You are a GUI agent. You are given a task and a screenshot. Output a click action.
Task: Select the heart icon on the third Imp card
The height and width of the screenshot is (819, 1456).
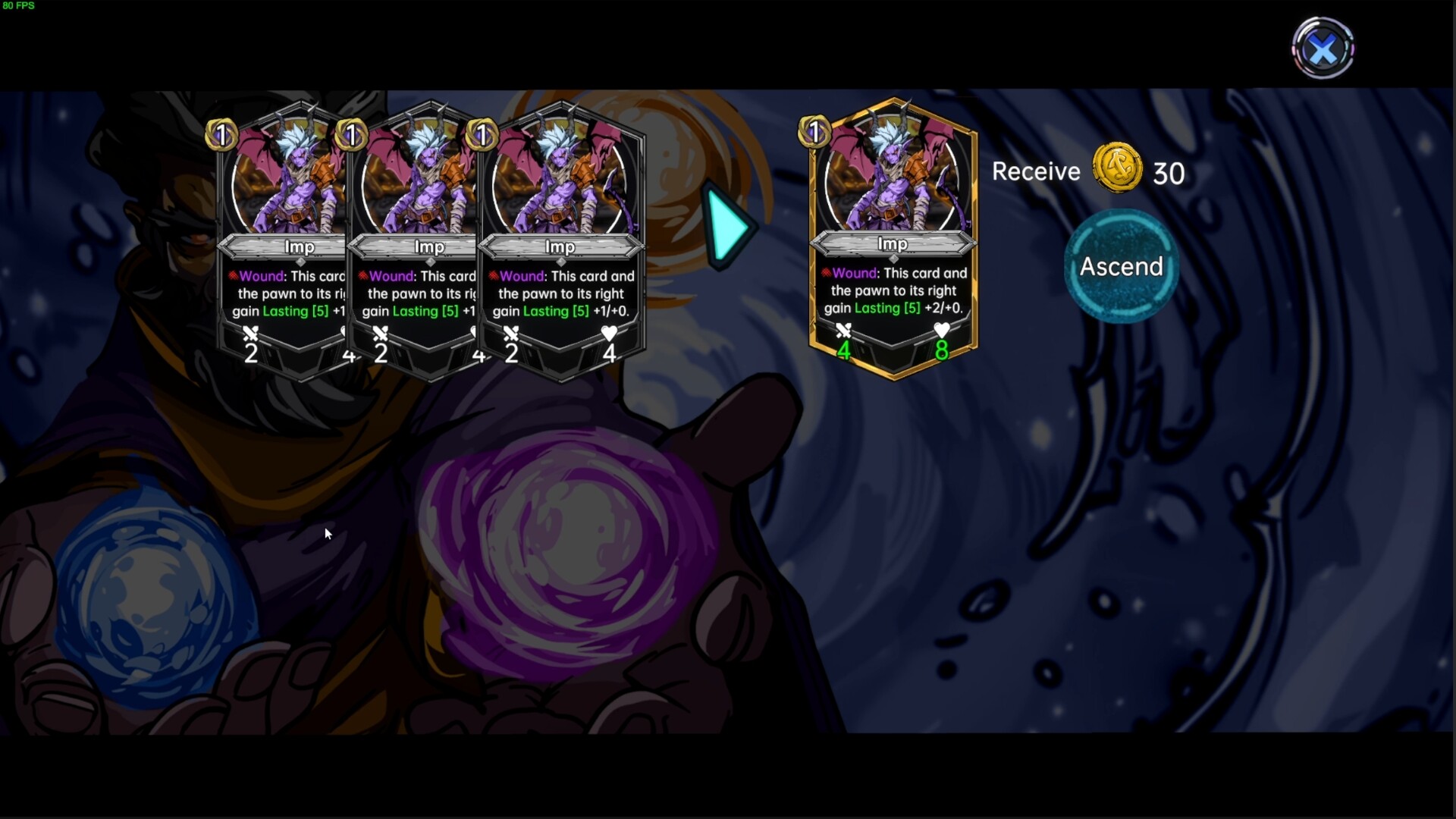(x=610, y=331)
